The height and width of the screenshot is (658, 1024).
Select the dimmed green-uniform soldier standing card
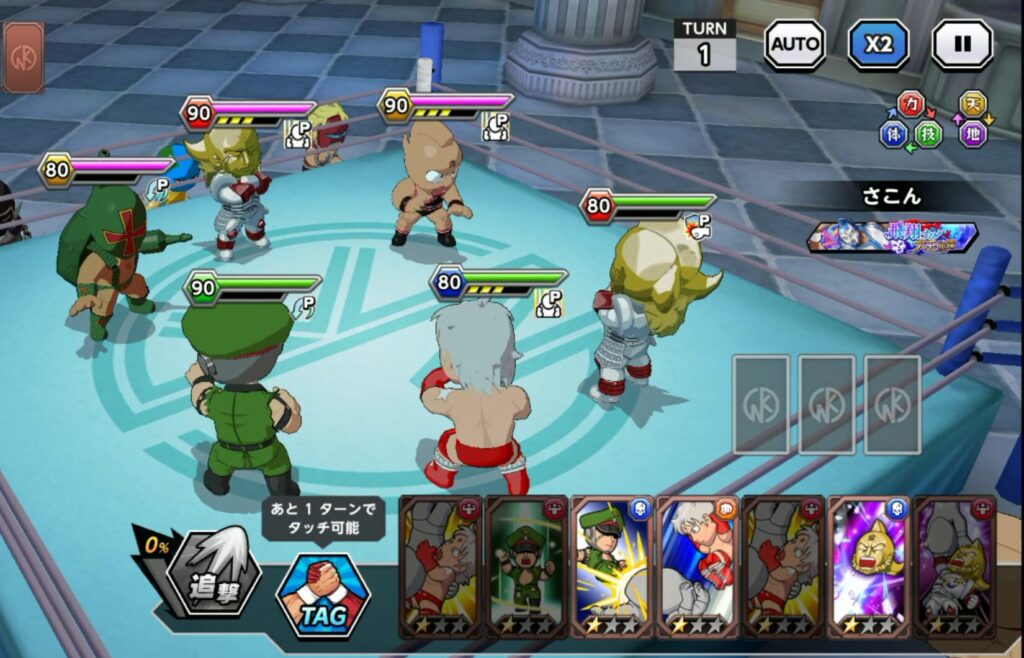pyautogui.click(x=526, y=565)
